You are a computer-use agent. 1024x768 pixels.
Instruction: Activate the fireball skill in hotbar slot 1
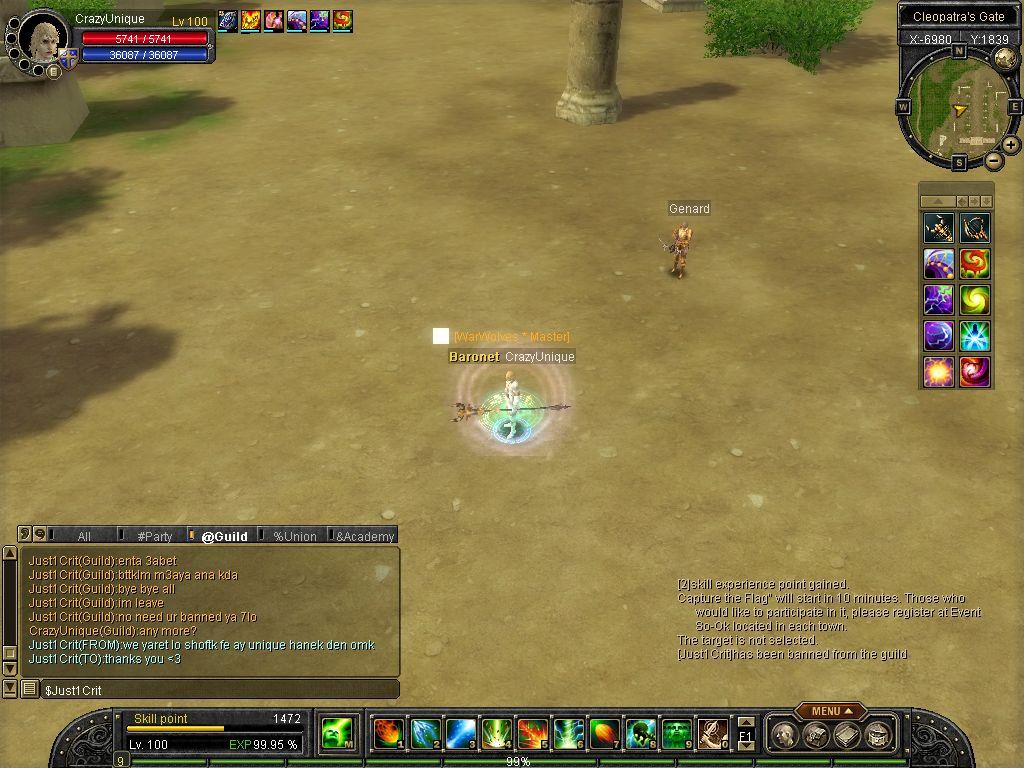(388, 734)
